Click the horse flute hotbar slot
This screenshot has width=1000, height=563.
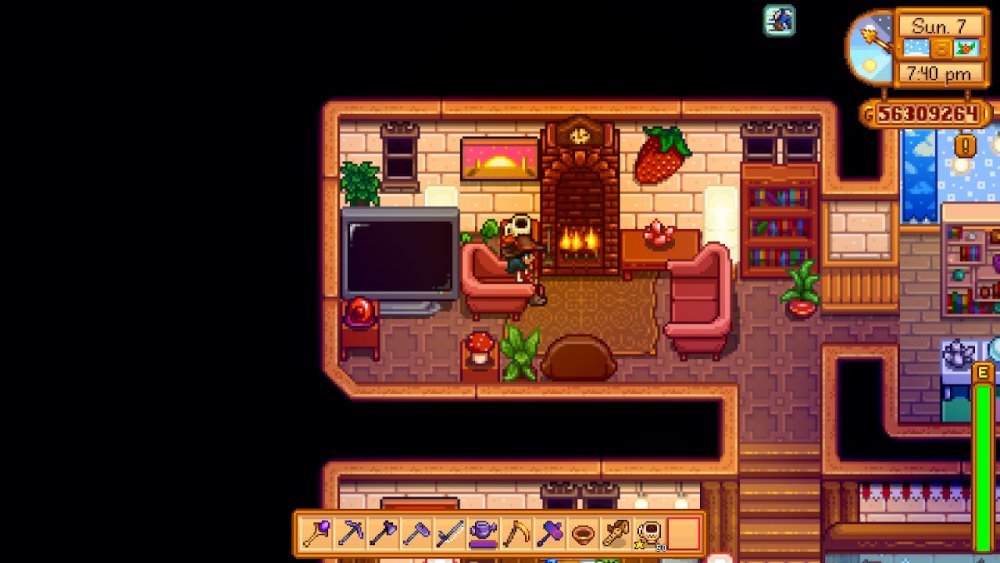pyautogui.click(x=615, y=533)
